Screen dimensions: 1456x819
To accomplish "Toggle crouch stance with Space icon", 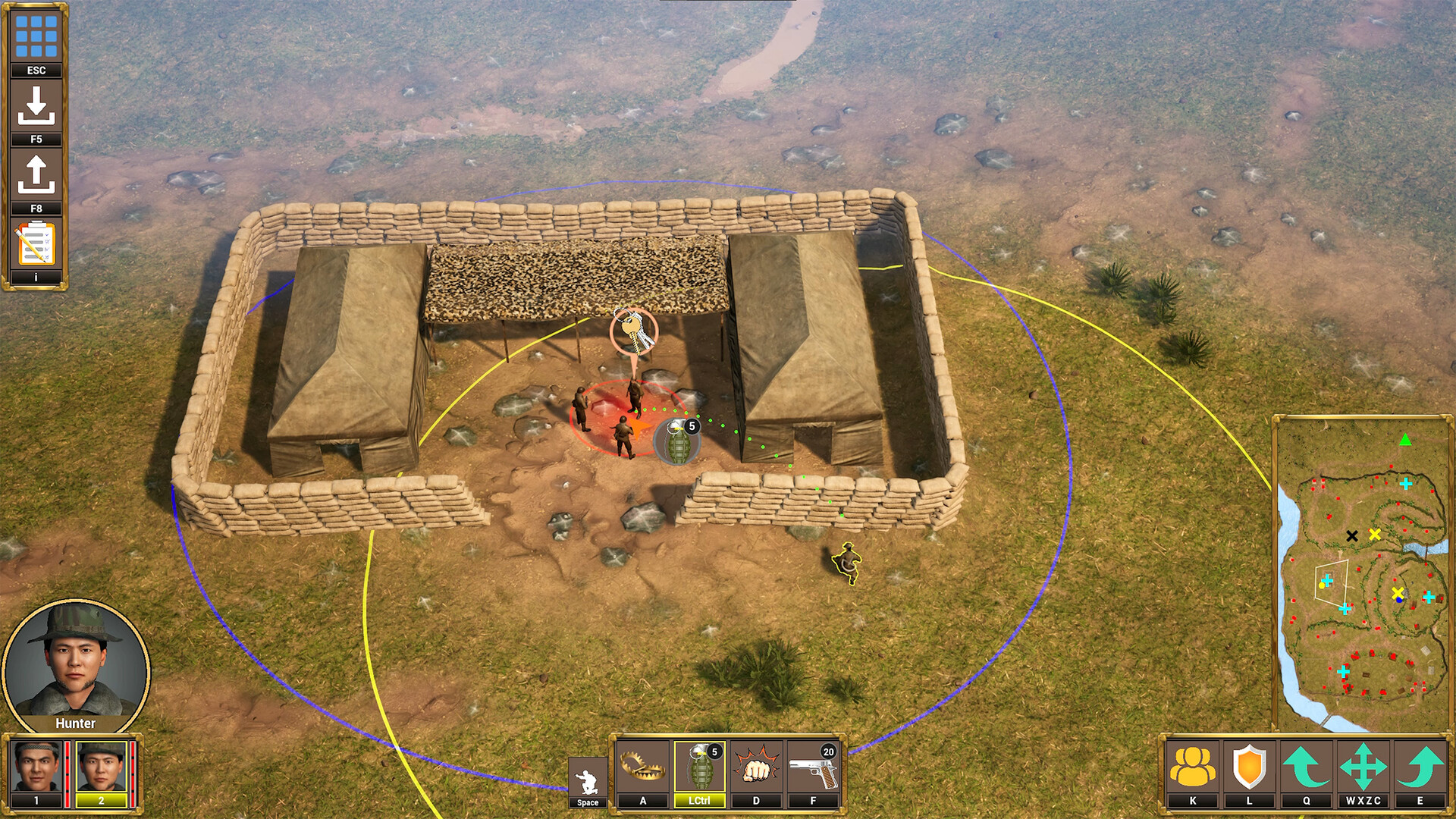I will click(588, 773).
